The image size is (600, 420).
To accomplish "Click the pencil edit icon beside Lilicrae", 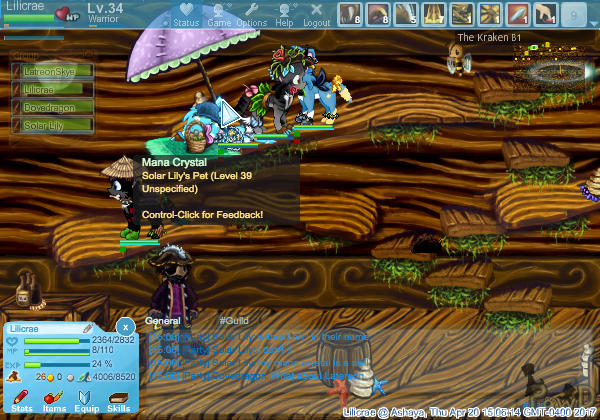I will click(87, 328).
